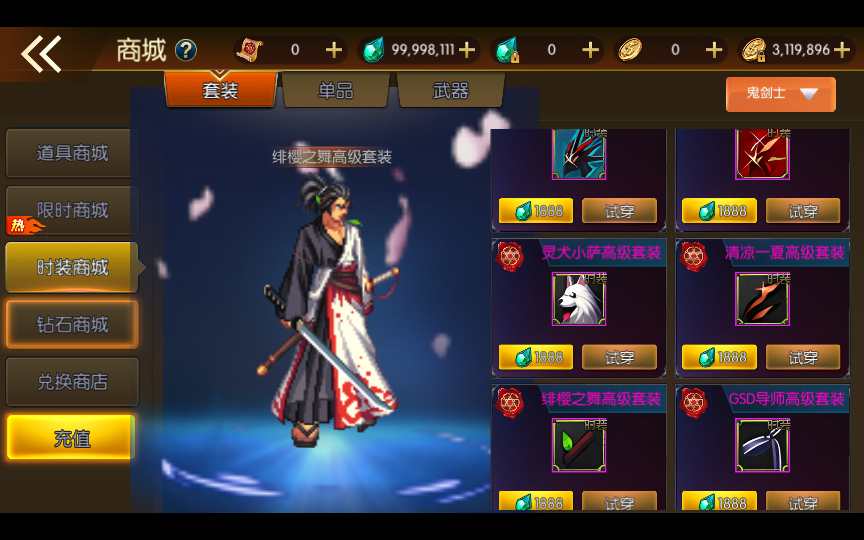Viewport: 864px width, 540px height.
Task: Try on the 灵犬小萨高级套装
Action: (x=619, y=357)
